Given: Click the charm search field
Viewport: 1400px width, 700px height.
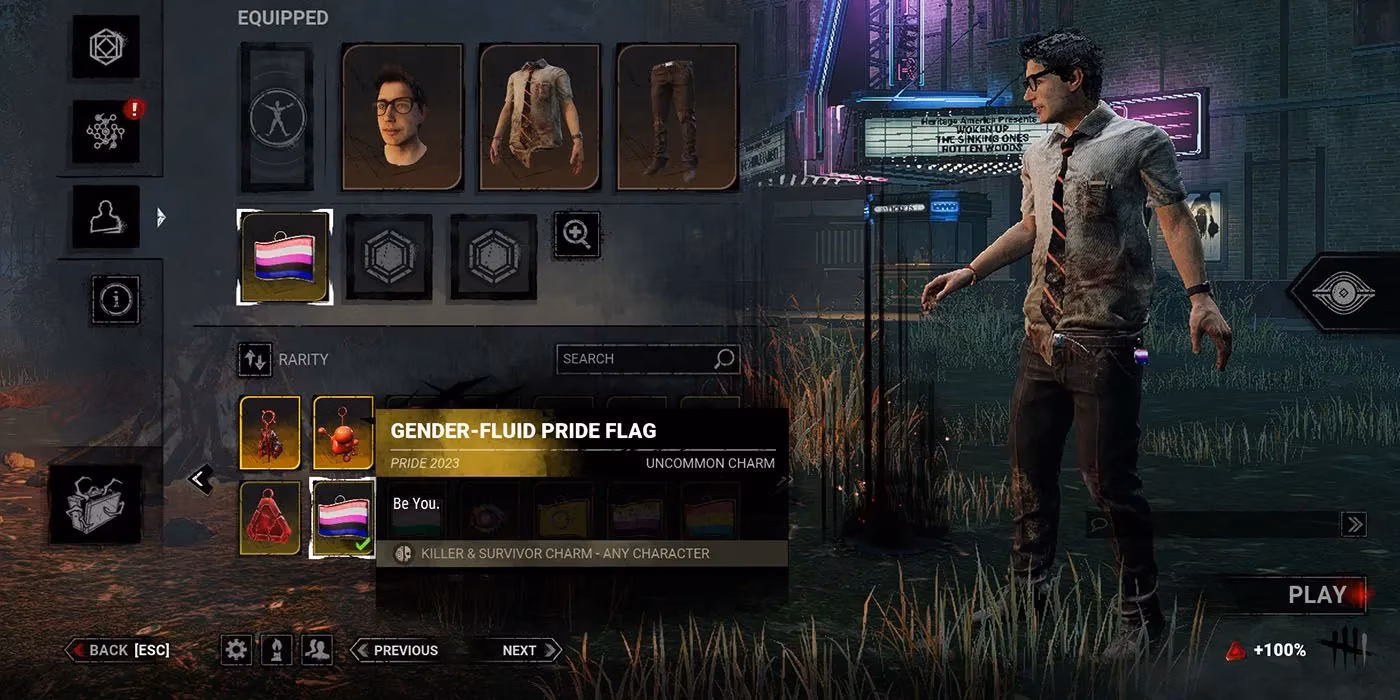Looking at the screenshot, I should coord(636,359).
